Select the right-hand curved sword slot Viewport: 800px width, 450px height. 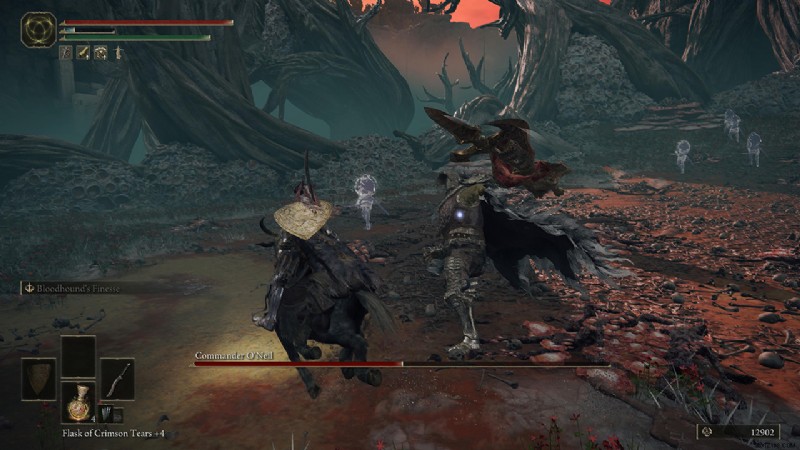tap(117, 379)
